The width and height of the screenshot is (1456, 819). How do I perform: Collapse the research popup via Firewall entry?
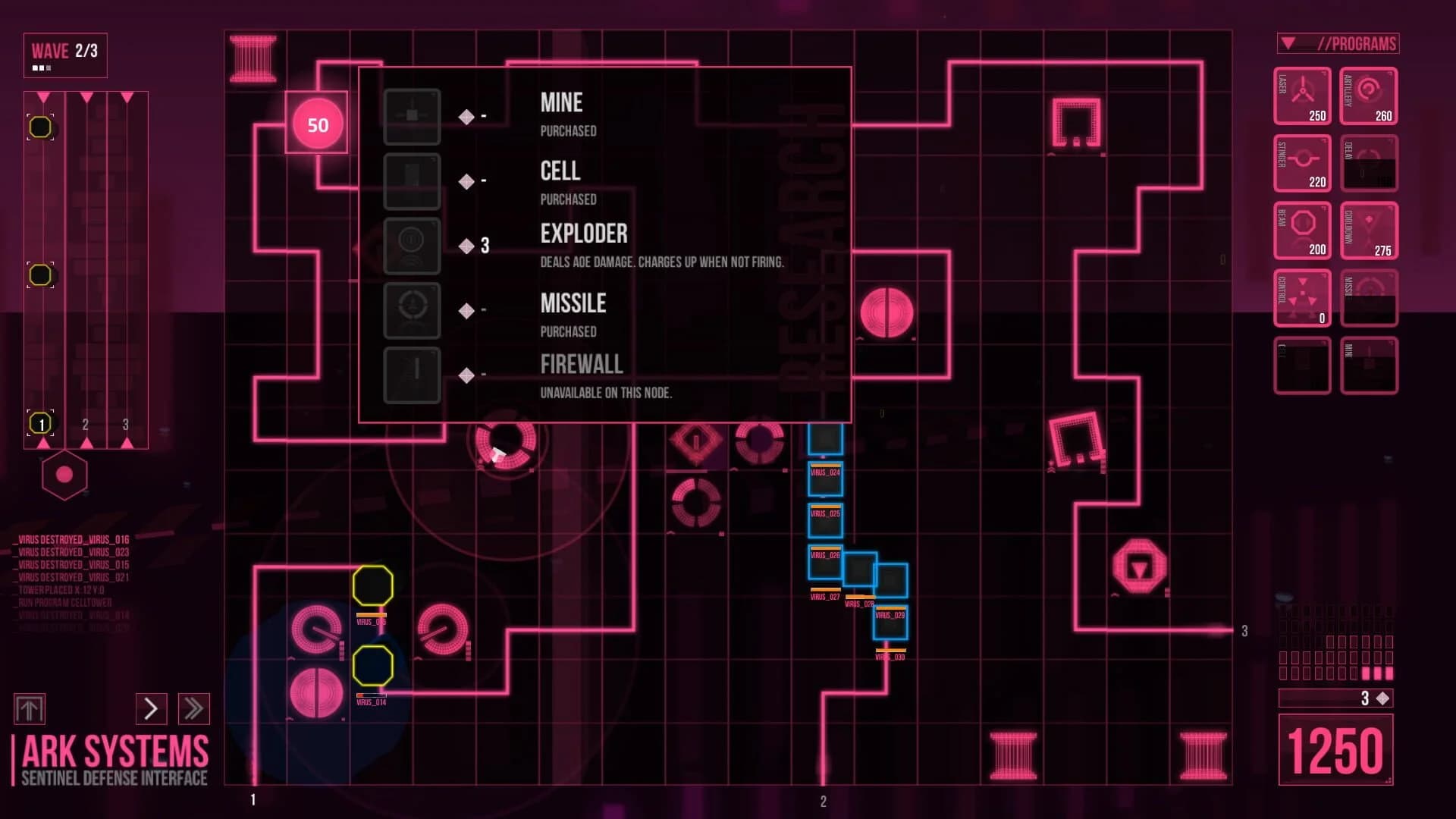pos(581,365)
